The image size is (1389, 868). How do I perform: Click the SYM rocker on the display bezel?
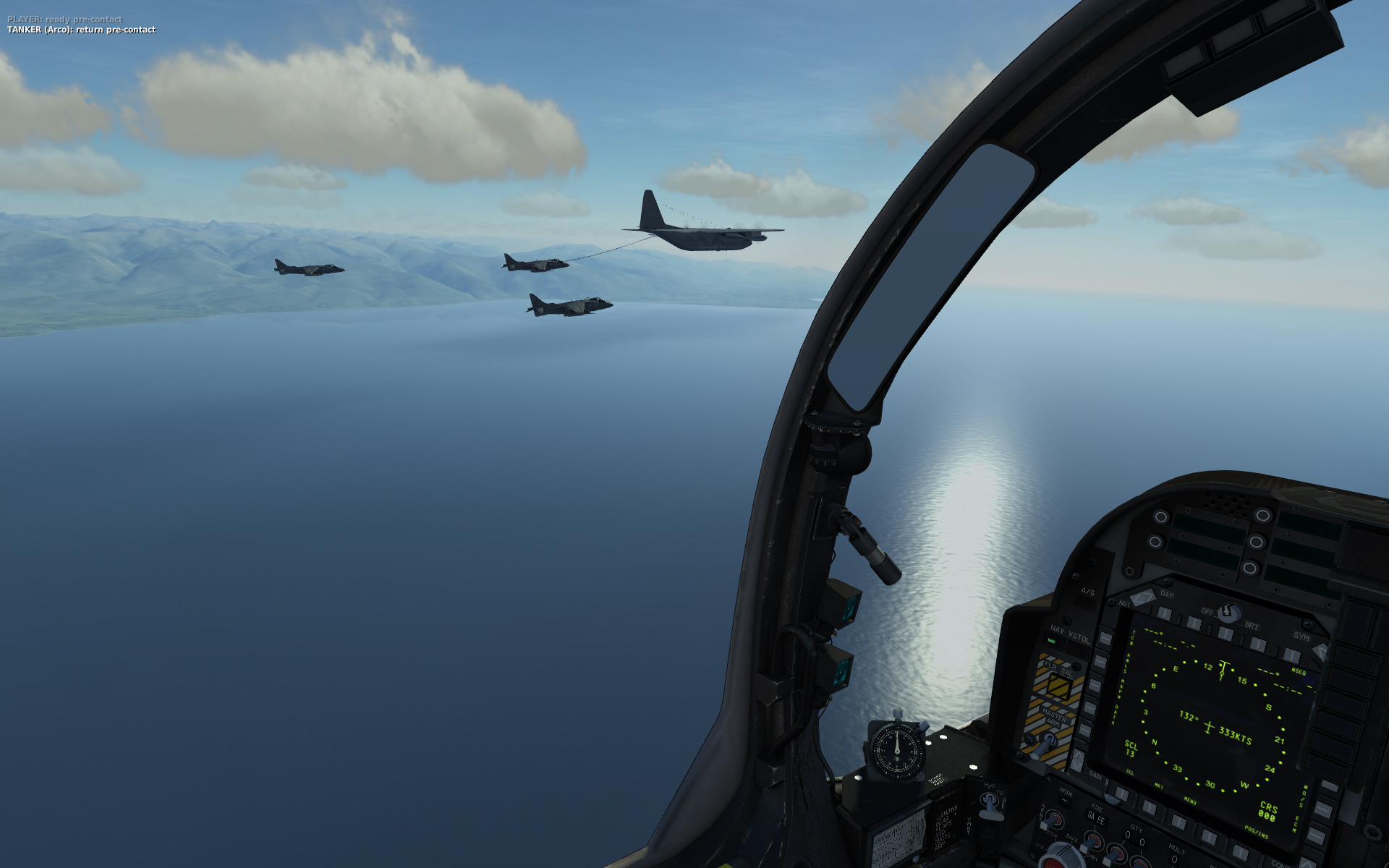coord(1321,651)
